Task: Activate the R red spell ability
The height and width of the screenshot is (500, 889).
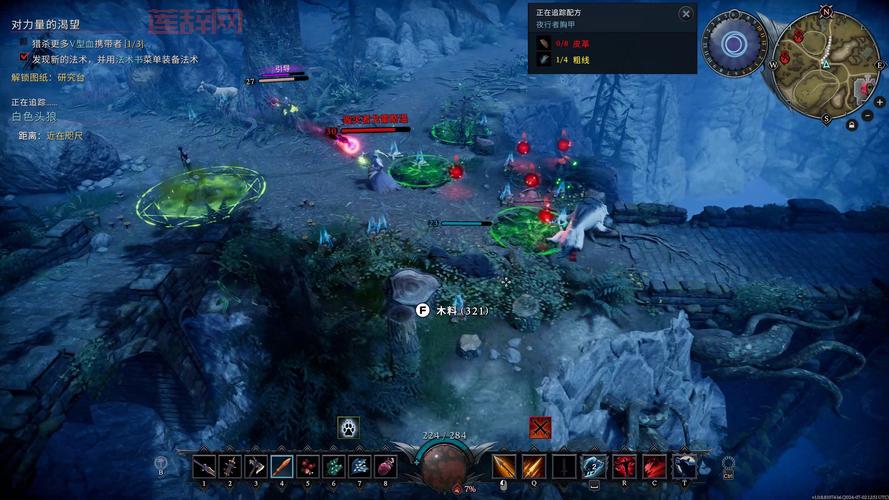Action: (625, 466)
